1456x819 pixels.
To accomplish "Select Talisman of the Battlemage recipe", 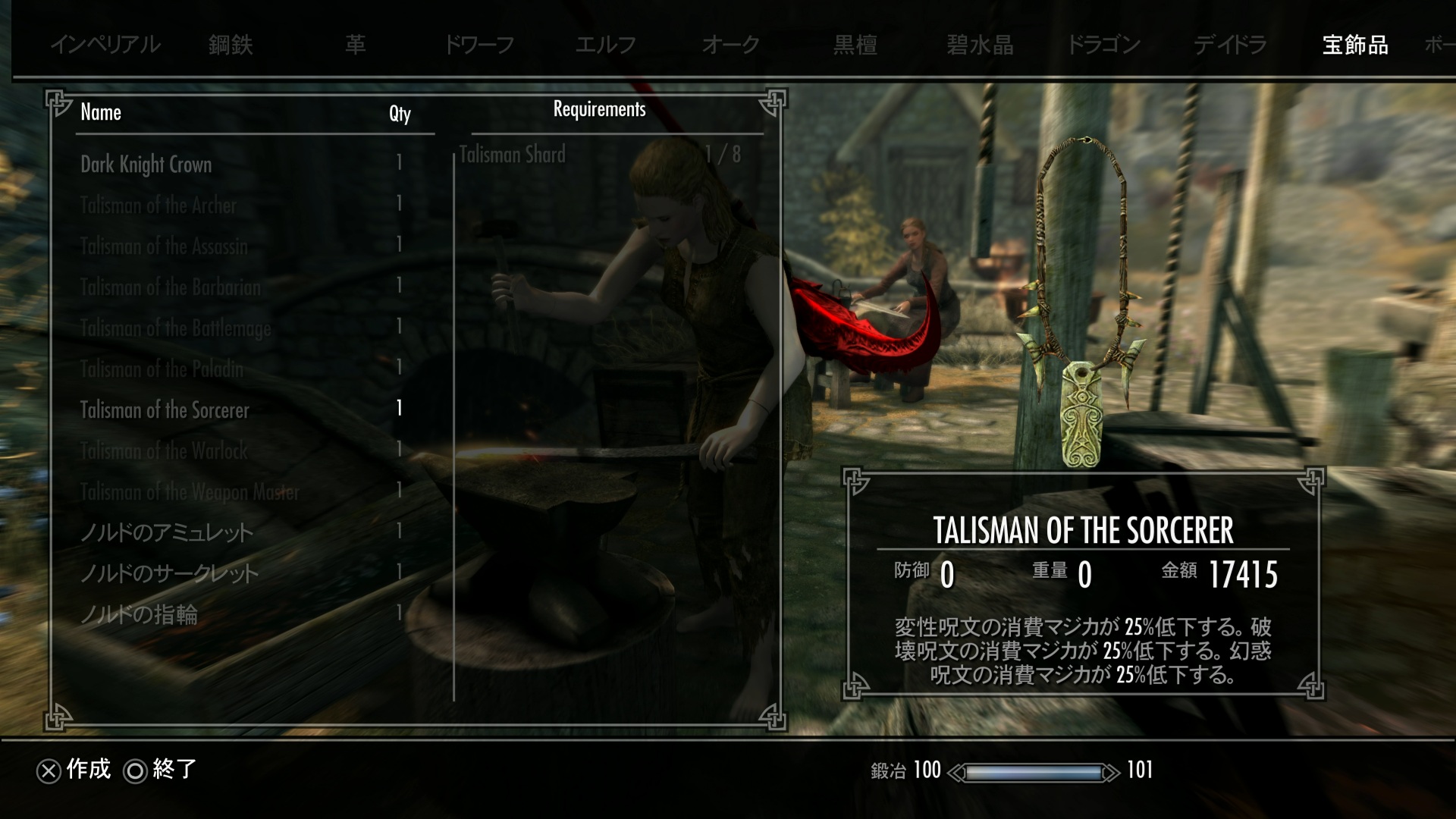I will pos(176,328).
